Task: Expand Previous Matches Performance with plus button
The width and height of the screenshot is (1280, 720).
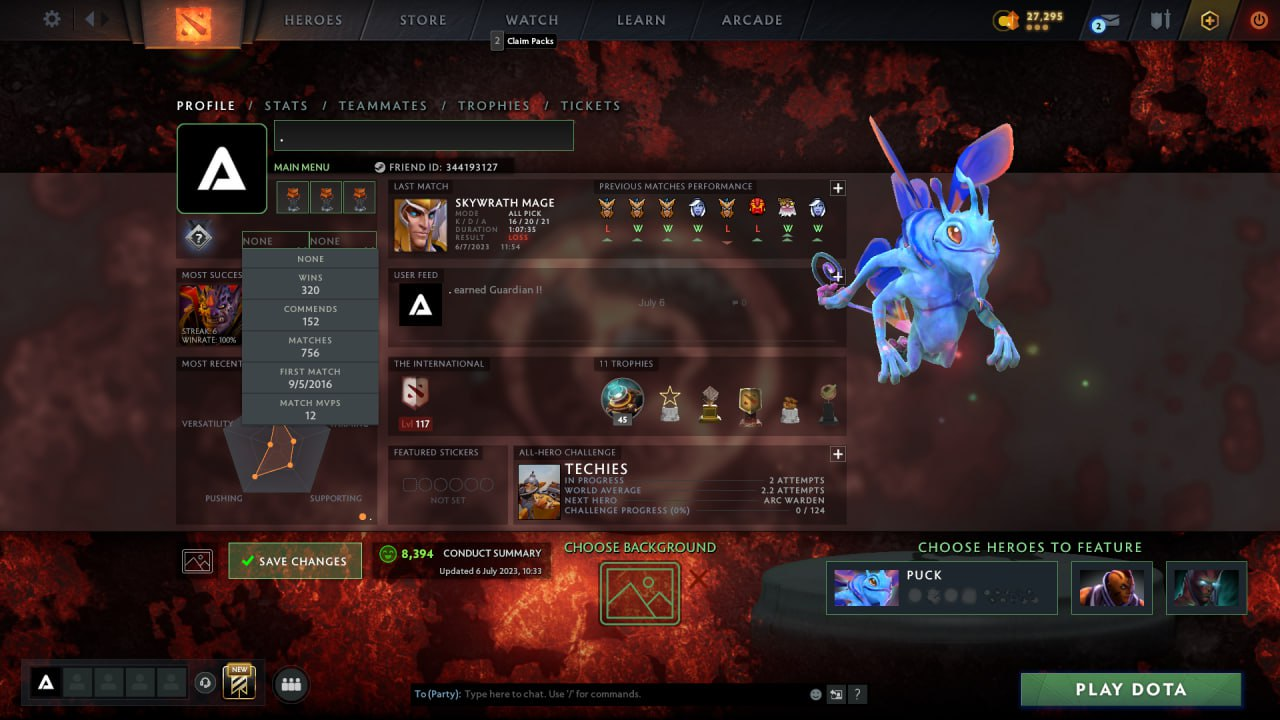Action: [x=838, y=188]
